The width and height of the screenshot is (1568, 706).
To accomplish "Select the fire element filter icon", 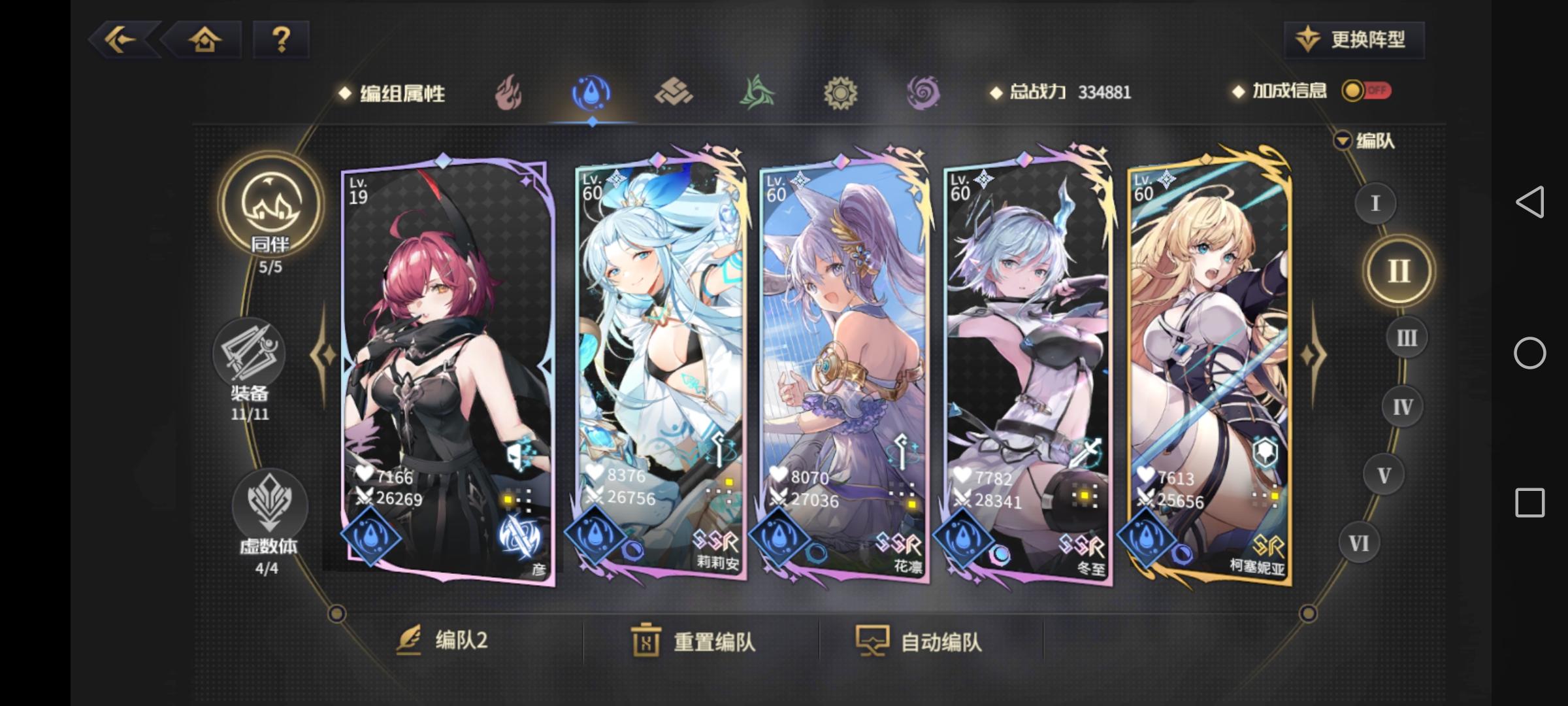I will [x=510, y=93].
